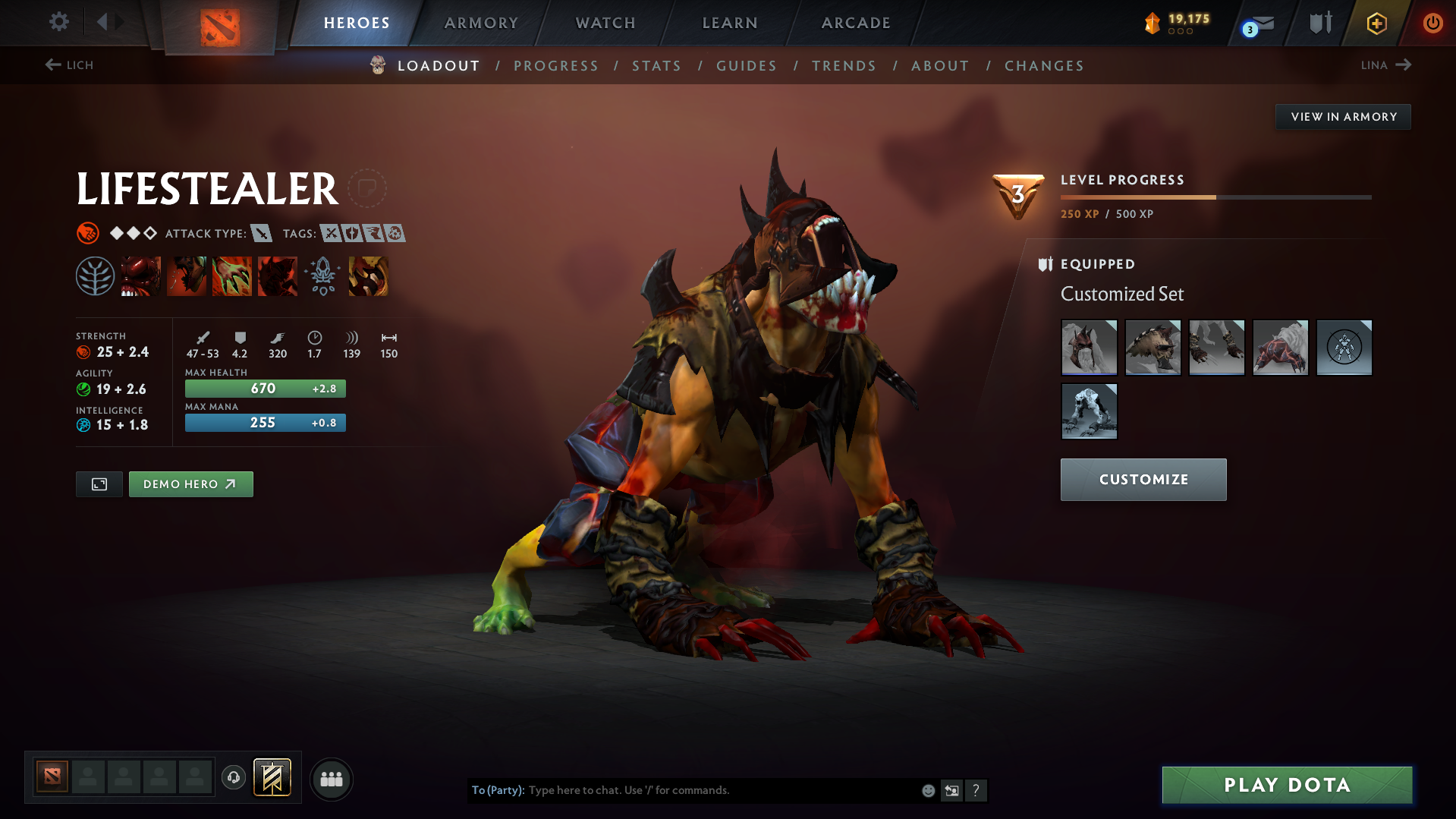Click the red power quit button

(1432, 23)
